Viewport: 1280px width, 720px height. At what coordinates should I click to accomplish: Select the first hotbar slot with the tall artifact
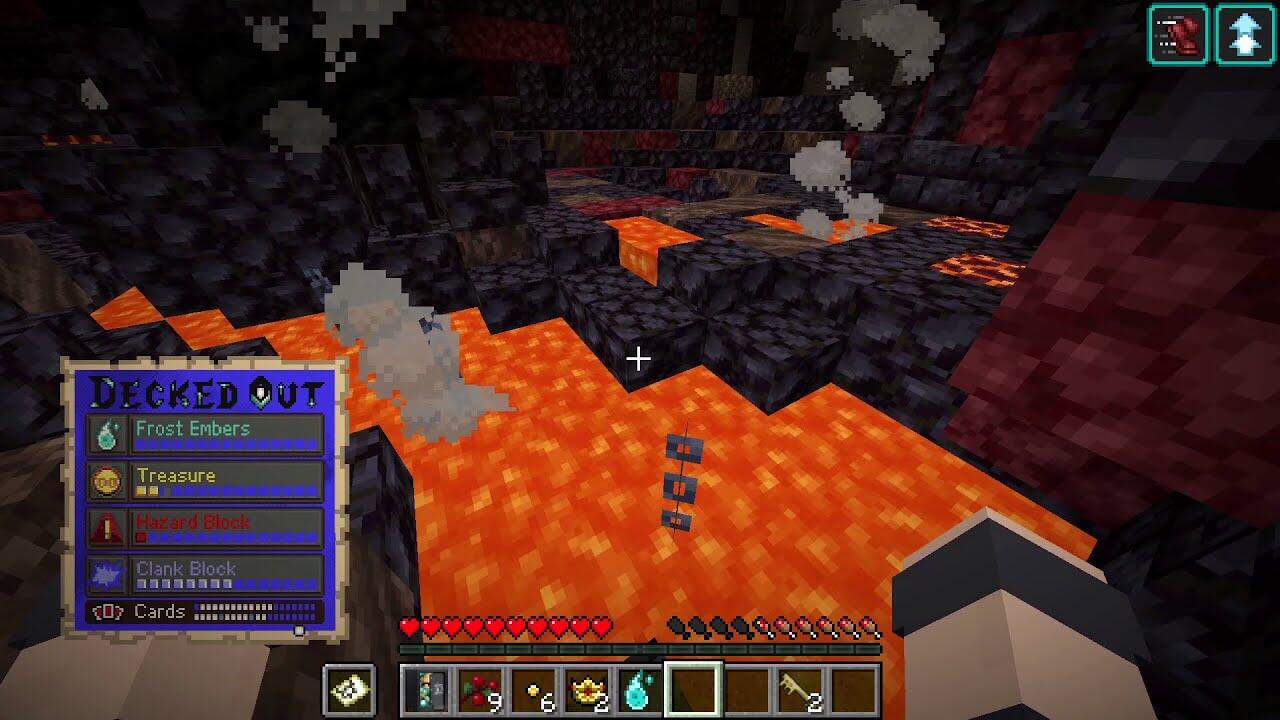(x=427, y=690)
